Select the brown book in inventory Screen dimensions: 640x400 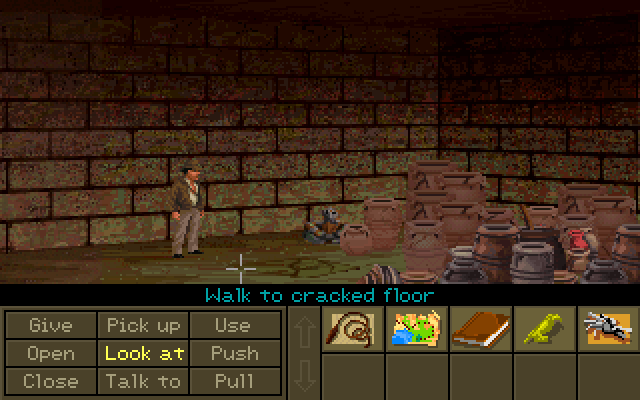point(479,329)
